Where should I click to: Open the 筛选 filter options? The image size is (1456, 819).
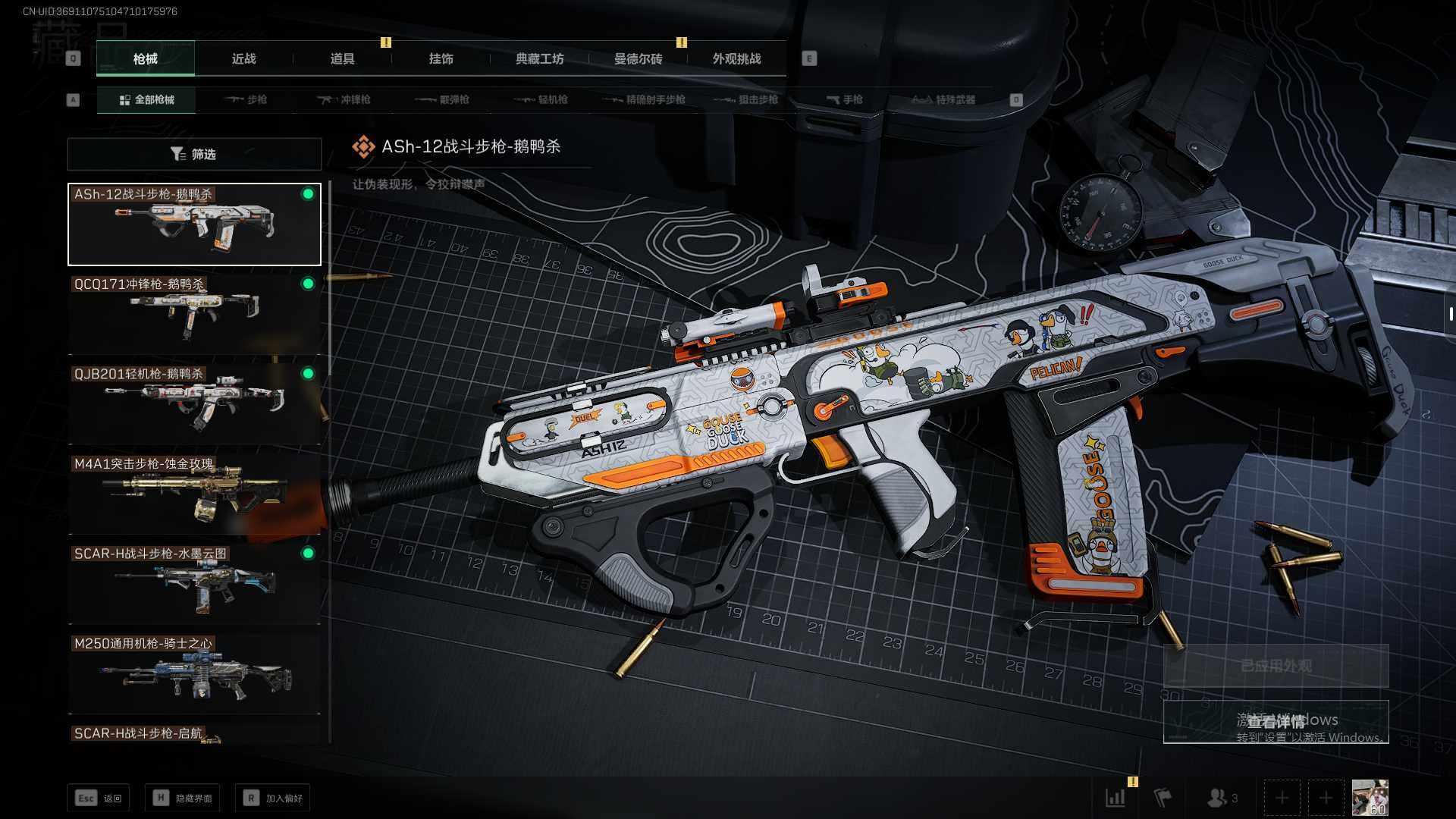(x=194, y=155)
